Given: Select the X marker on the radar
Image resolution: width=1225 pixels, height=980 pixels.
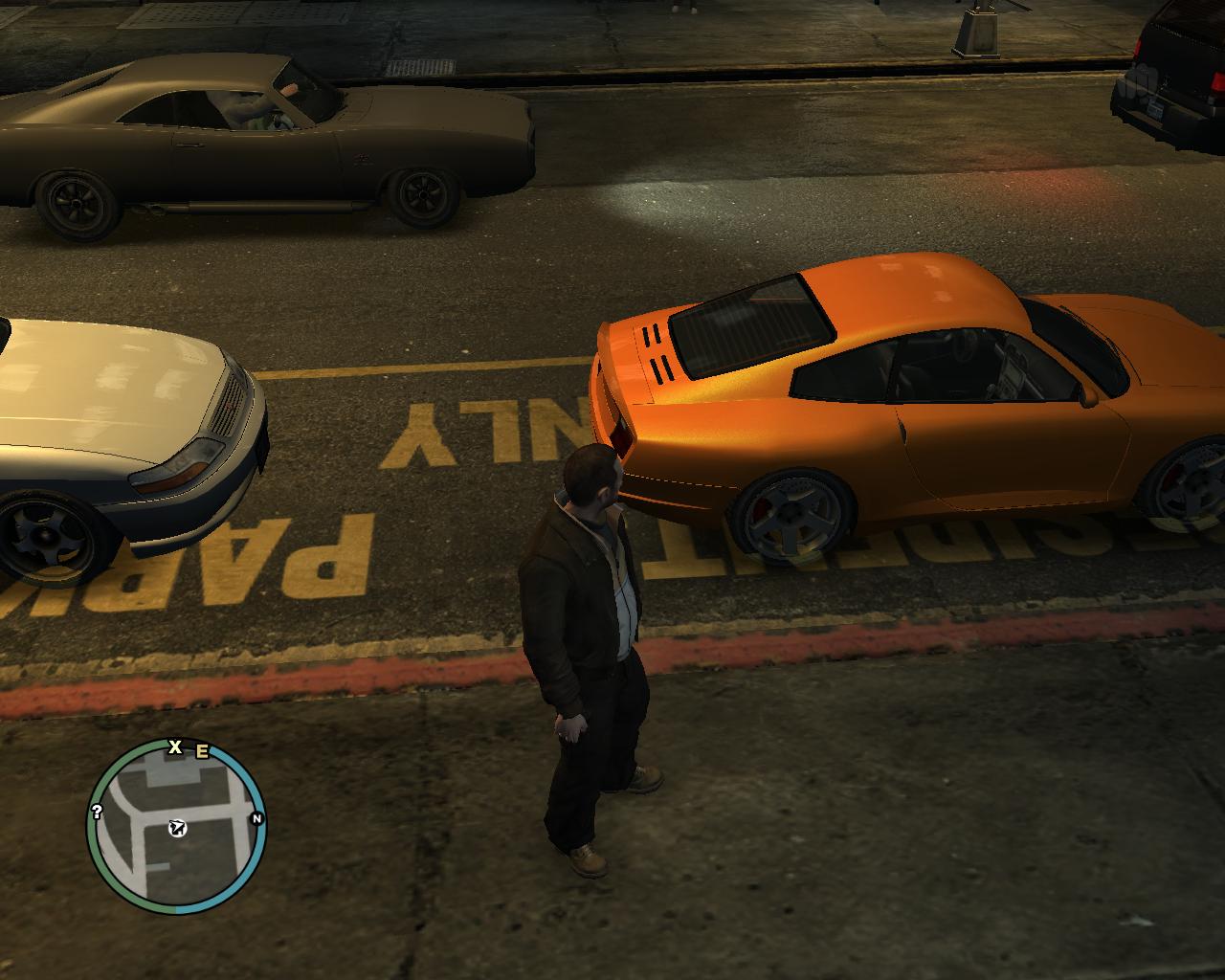Looking at the screenshot, I should (x=175, y=746).
